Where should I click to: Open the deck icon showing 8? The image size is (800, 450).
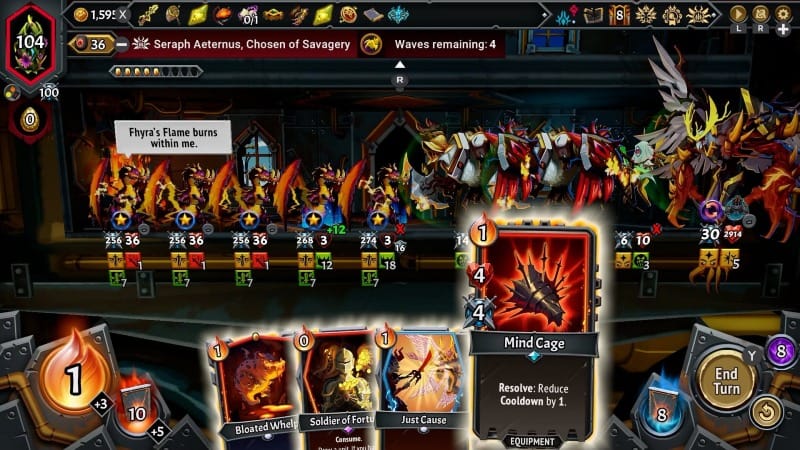click(620, 15)
